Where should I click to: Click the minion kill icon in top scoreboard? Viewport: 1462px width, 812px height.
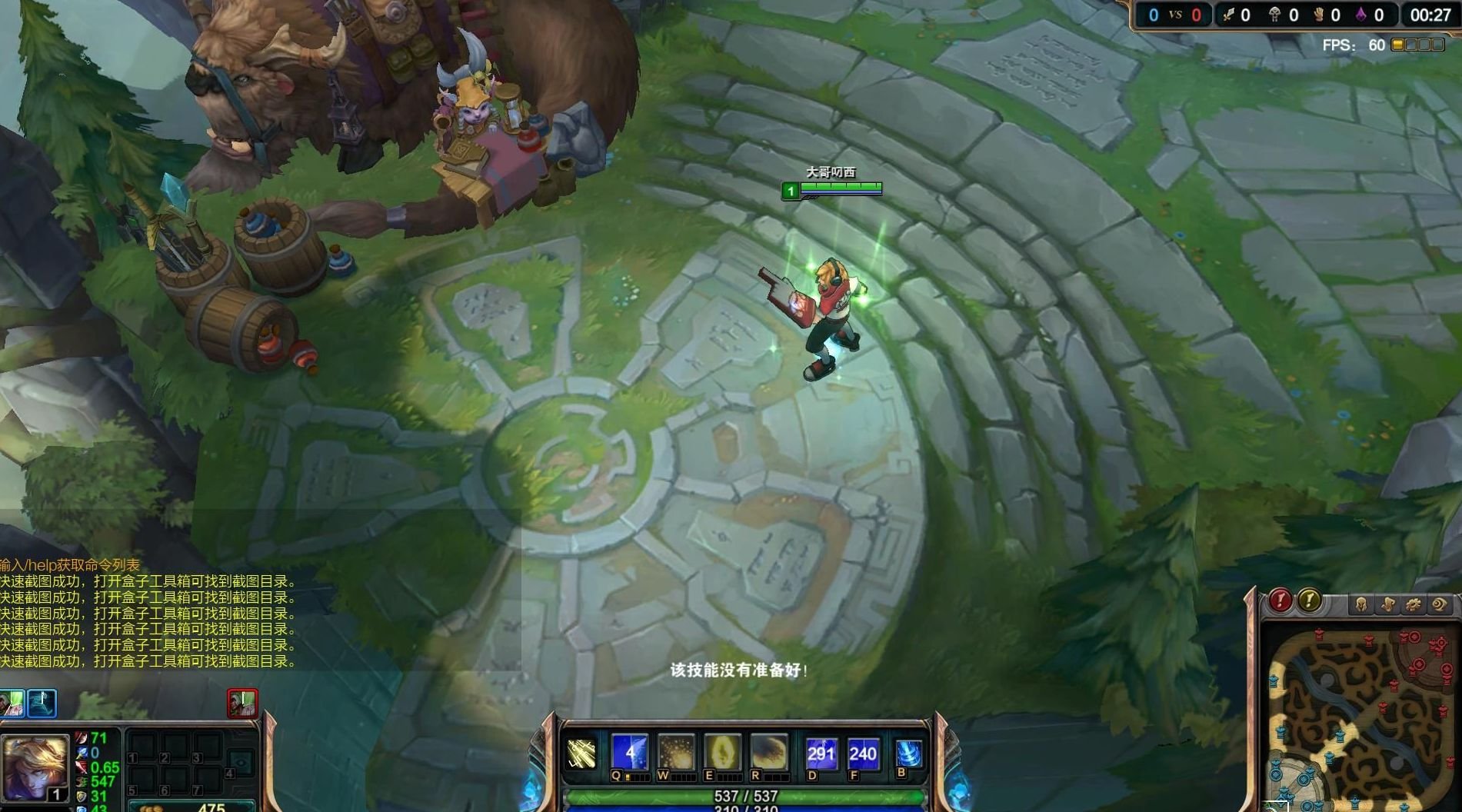(1275, 15)
